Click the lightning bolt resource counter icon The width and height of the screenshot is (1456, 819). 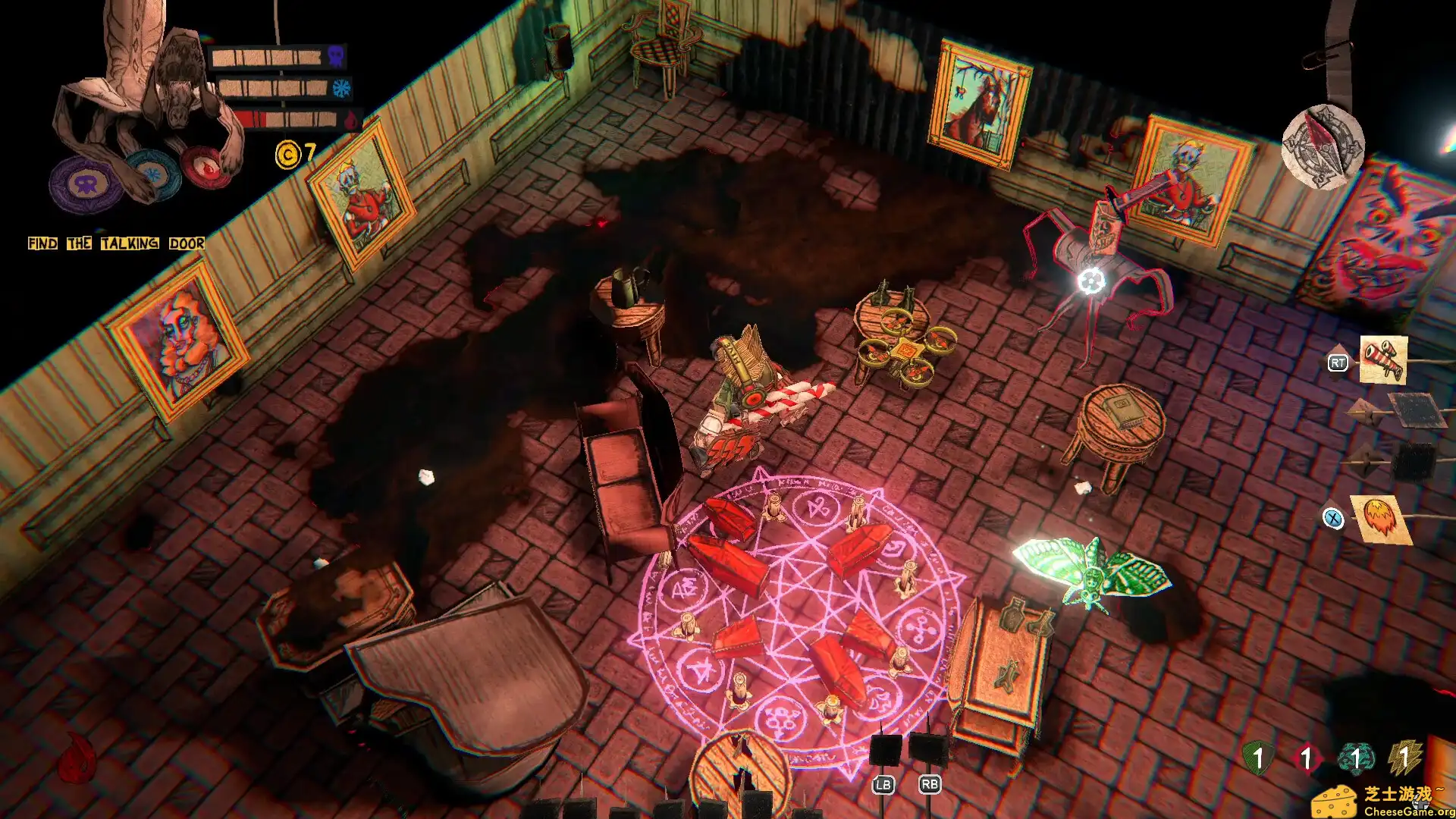pos(1404,755)
